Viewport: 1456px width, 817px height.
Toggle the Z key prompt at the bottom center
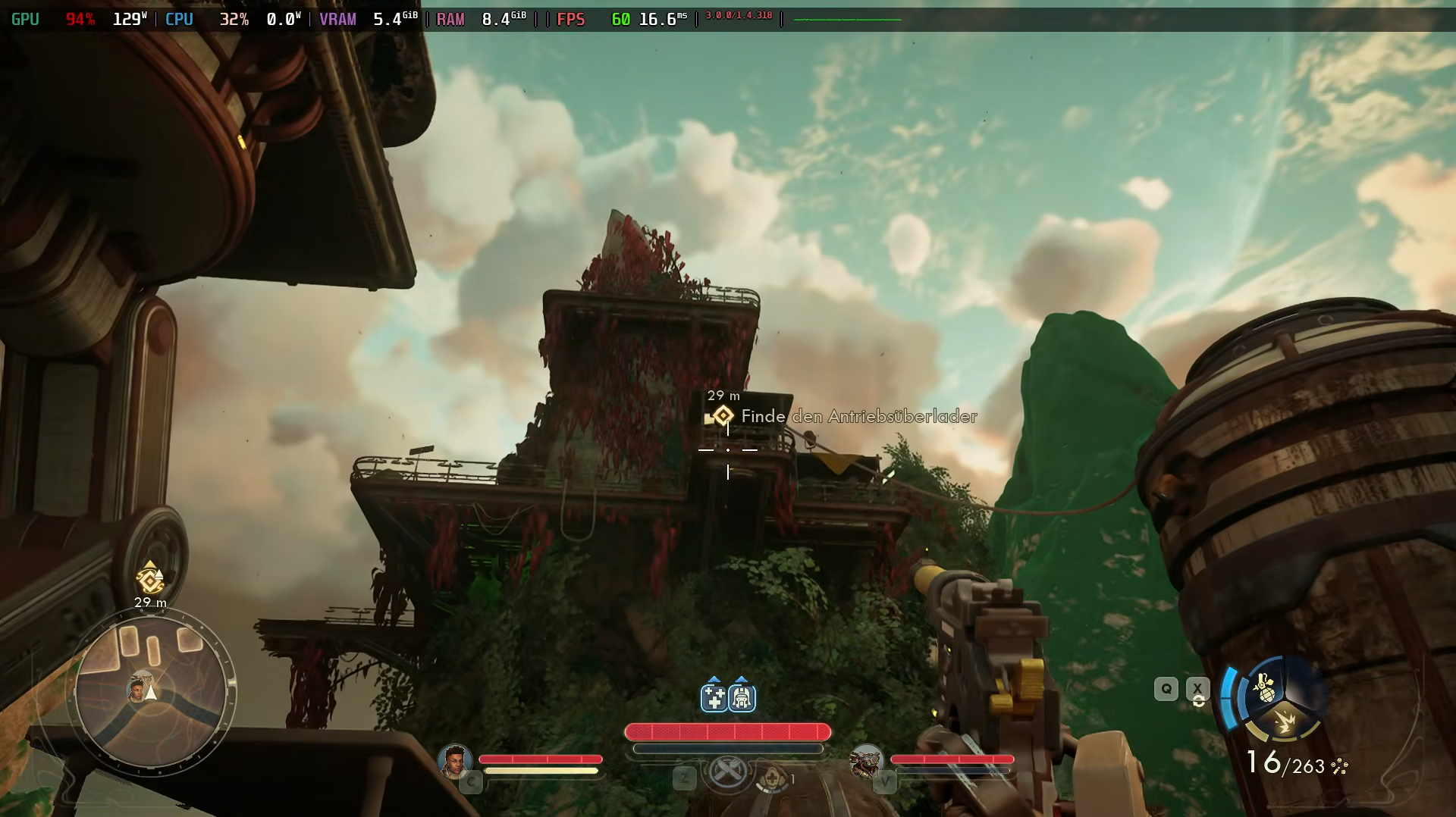[686, 778]
